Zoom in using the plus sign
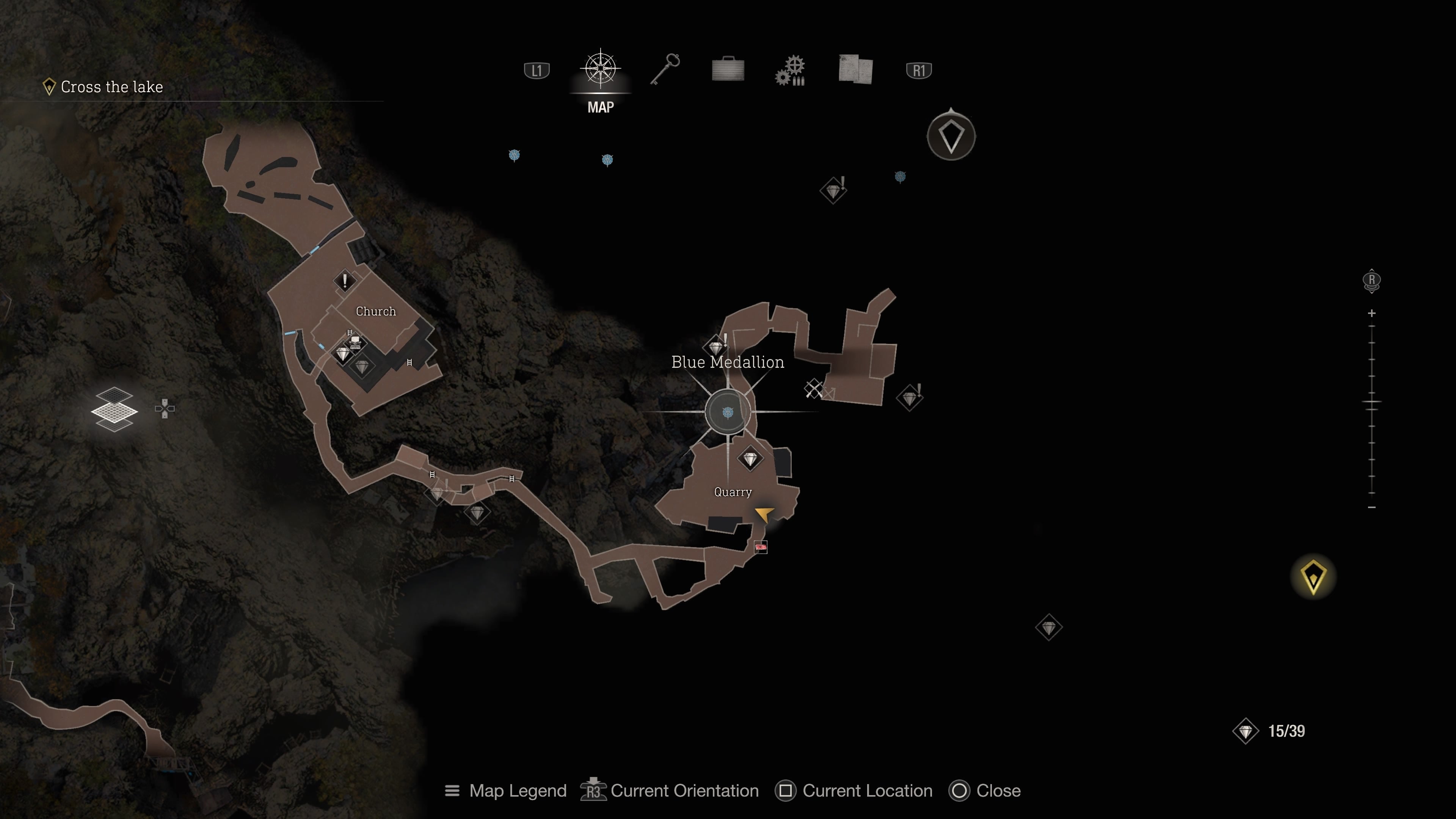The width and height of the screenshot is (1456, 819). click(1372, 313)
